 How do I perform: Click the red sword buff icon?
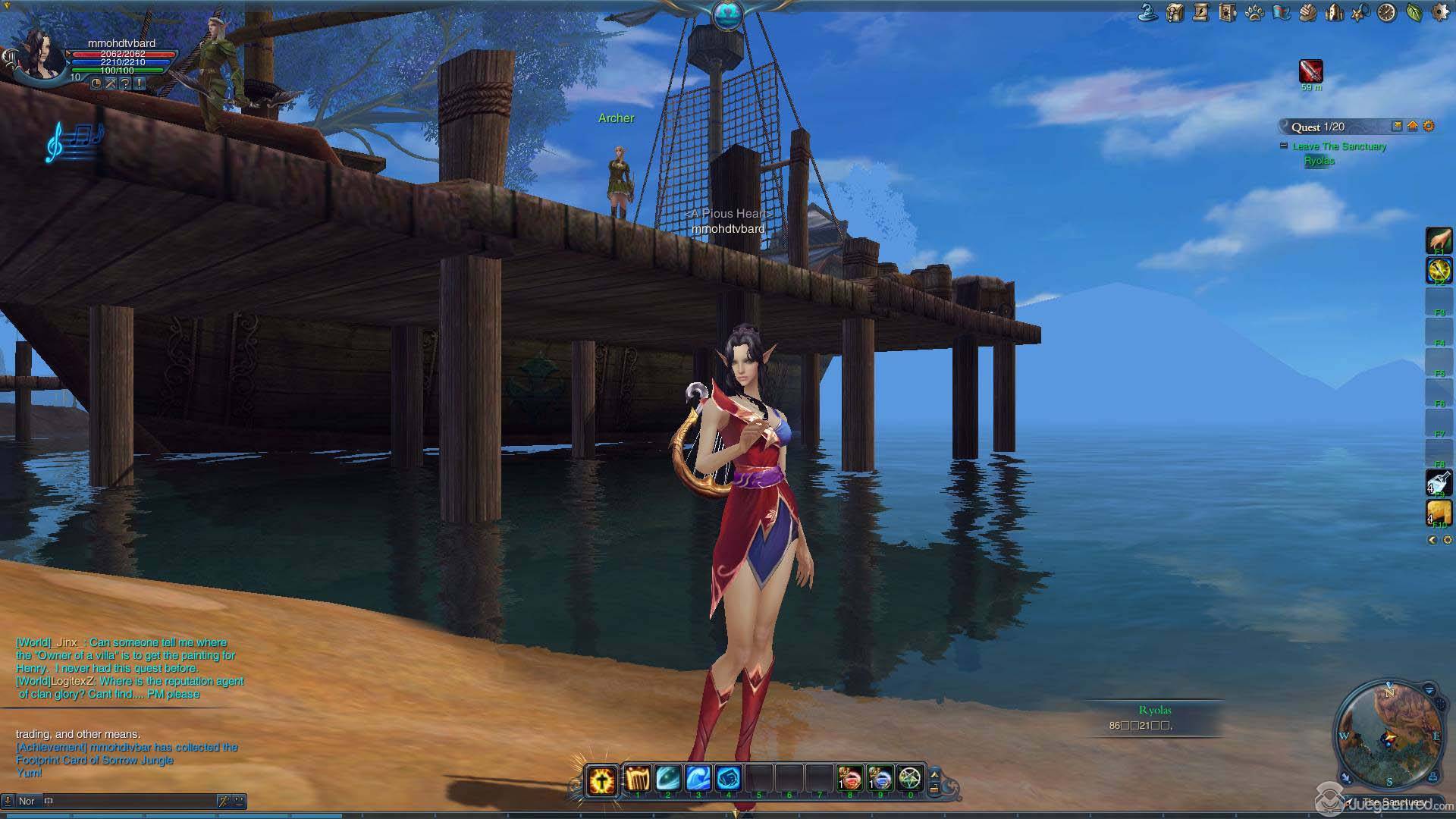tap(1311, 71)
